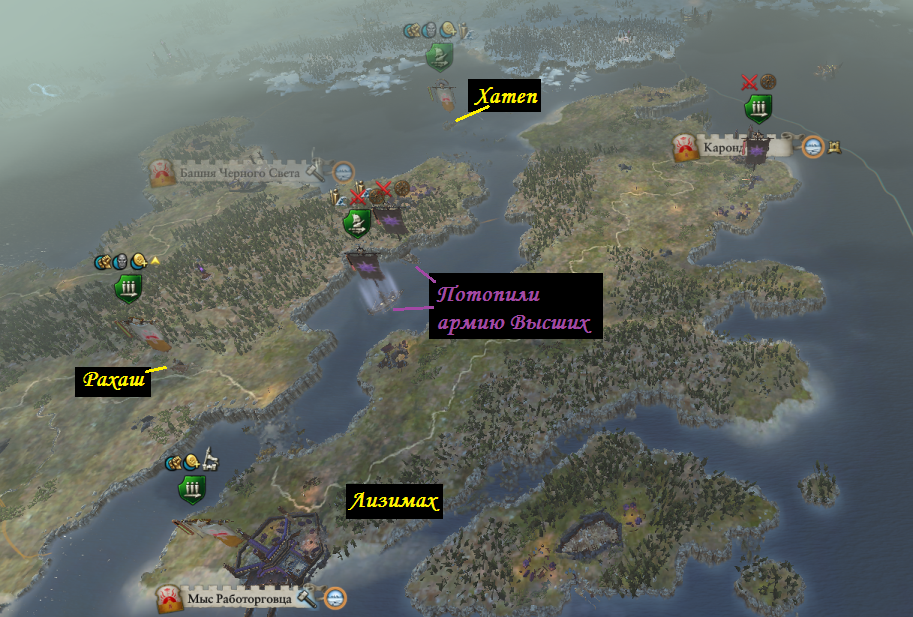Screen dimensions: 913x617
Task: Select the Мыс Работорговца settlement label
Action: (238, 599)
